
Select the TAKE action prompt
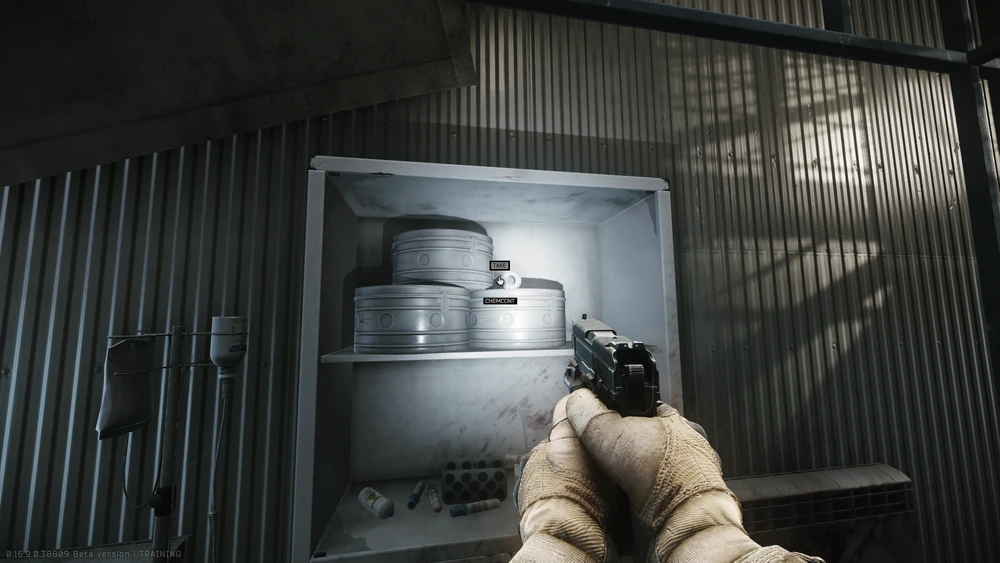point(500,265)
